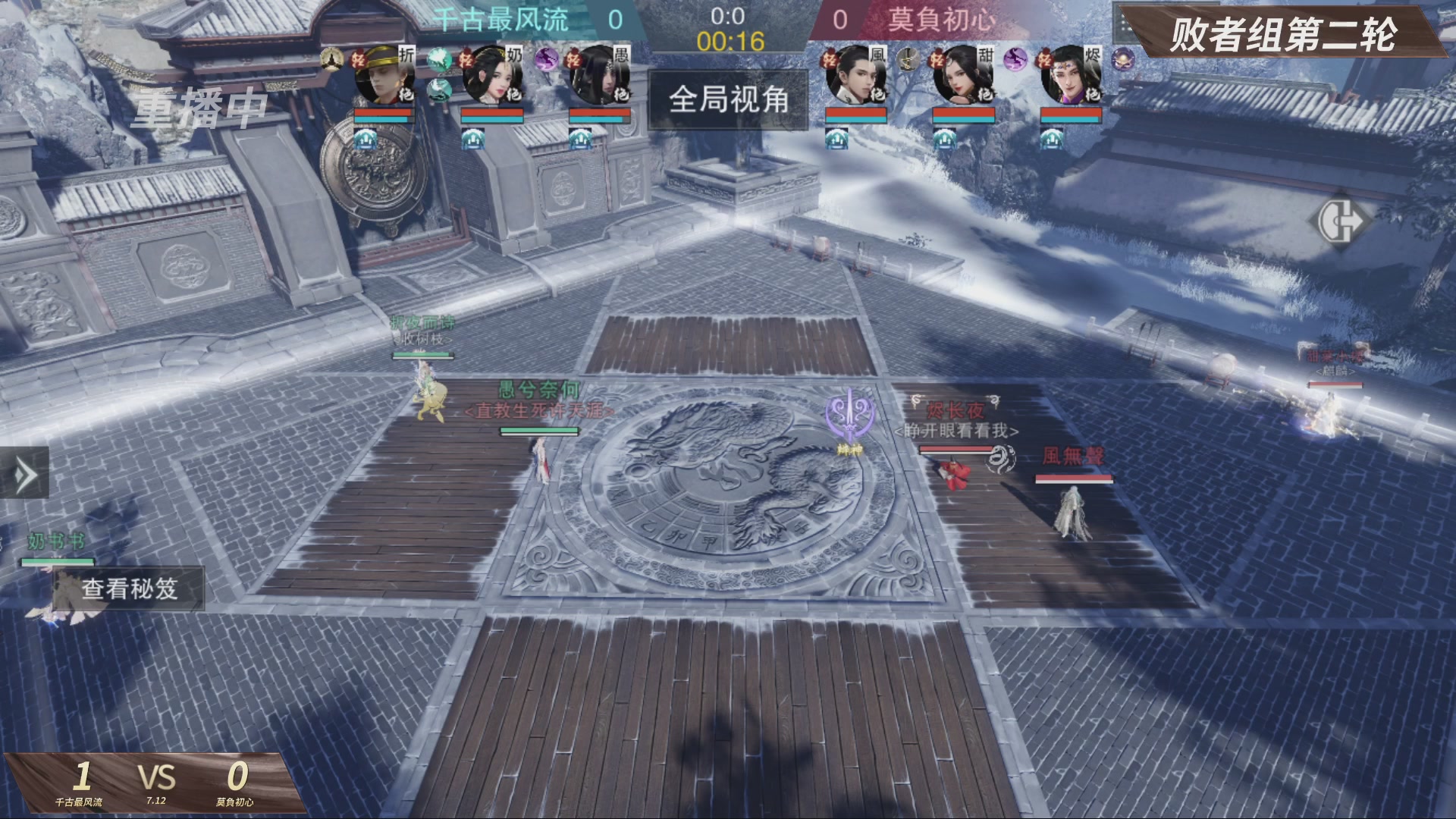
Task: Click the sword buff icon next to 風
Action: (x=907, y=61)
